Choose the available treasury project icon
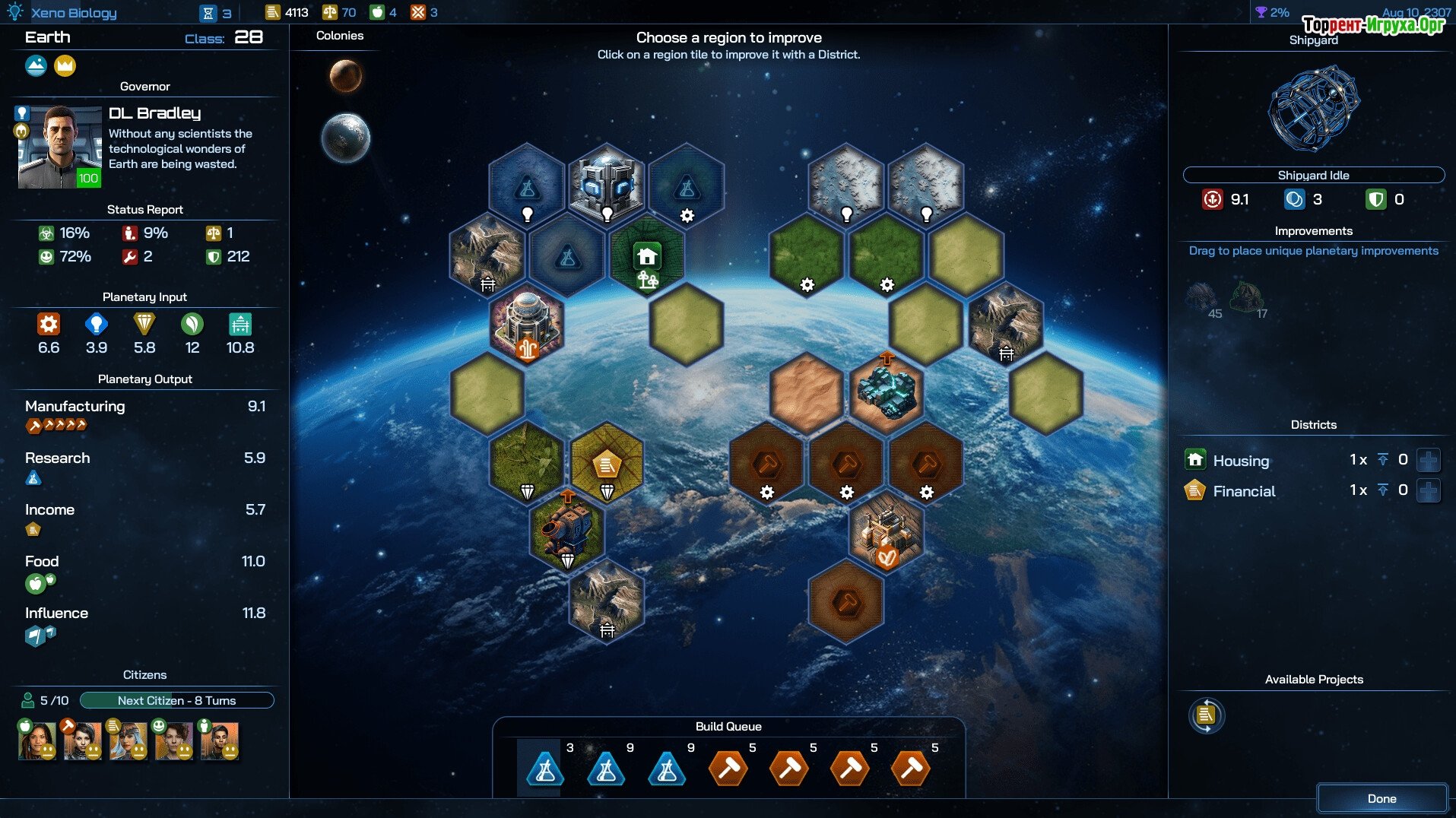Viewport: 1456px width, 818px height. [1206, 715]
